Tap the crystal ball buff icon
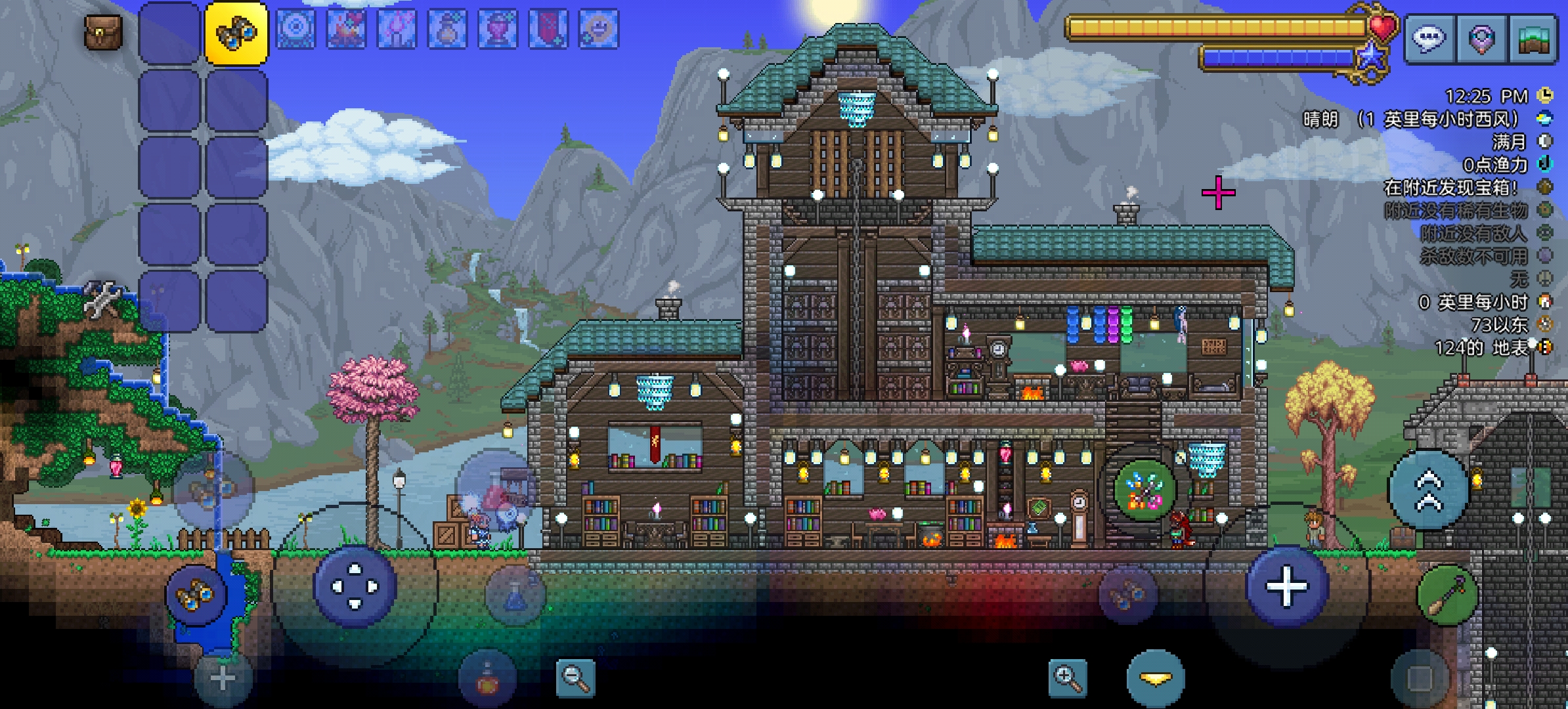Screen dimensions: 1568x709 coord(295,29)
